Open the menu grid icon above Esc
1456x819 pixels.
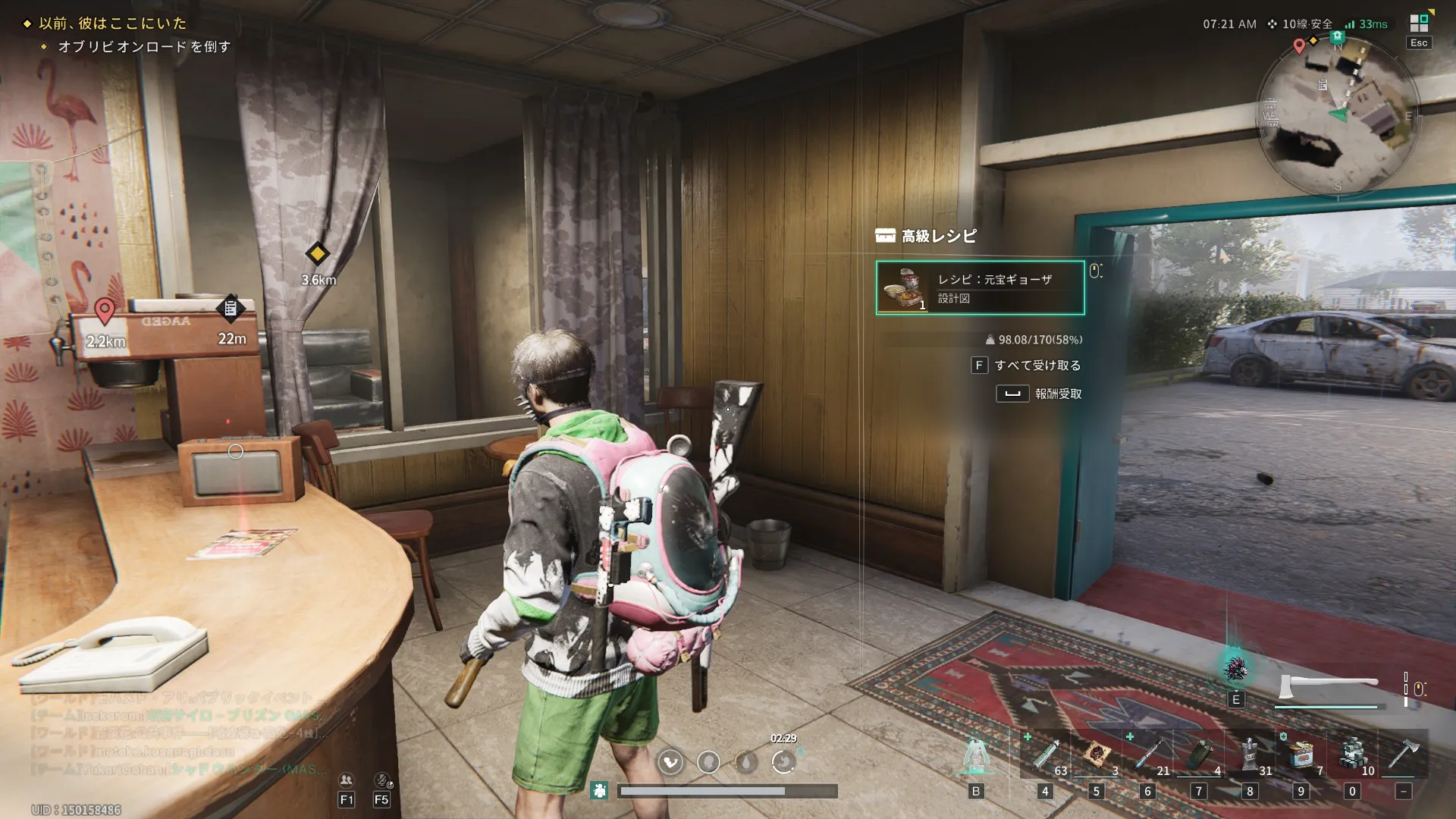point(1419,23)
